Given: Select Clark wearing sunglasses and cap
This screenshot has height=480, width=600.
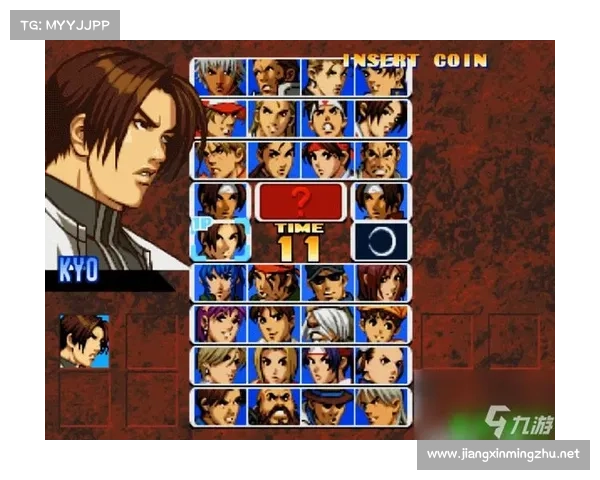Looking at the screenshot, I should tap(327, 283).
